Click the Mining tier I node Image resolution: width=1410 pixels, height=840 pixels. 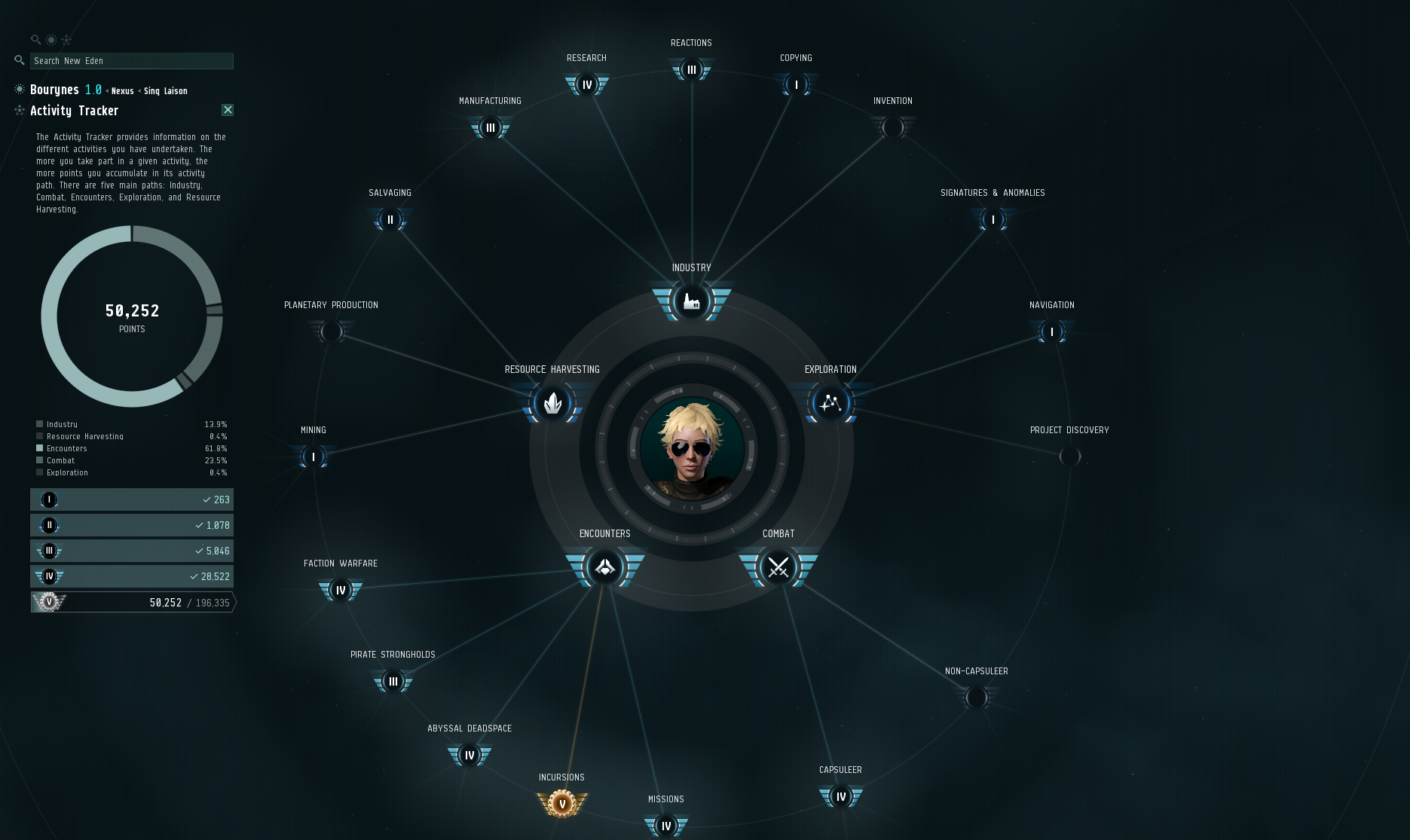point(312,457)
